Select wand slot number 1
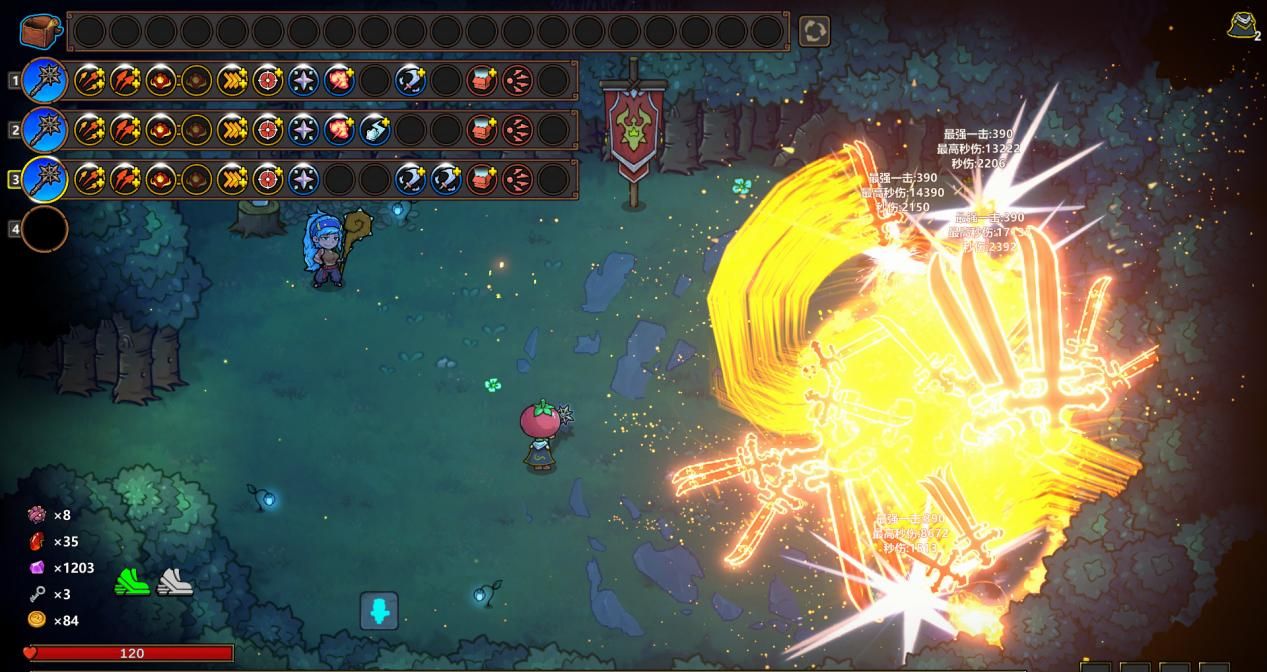The width and height of the screenshot is (1267, 672). coord(44,80)
